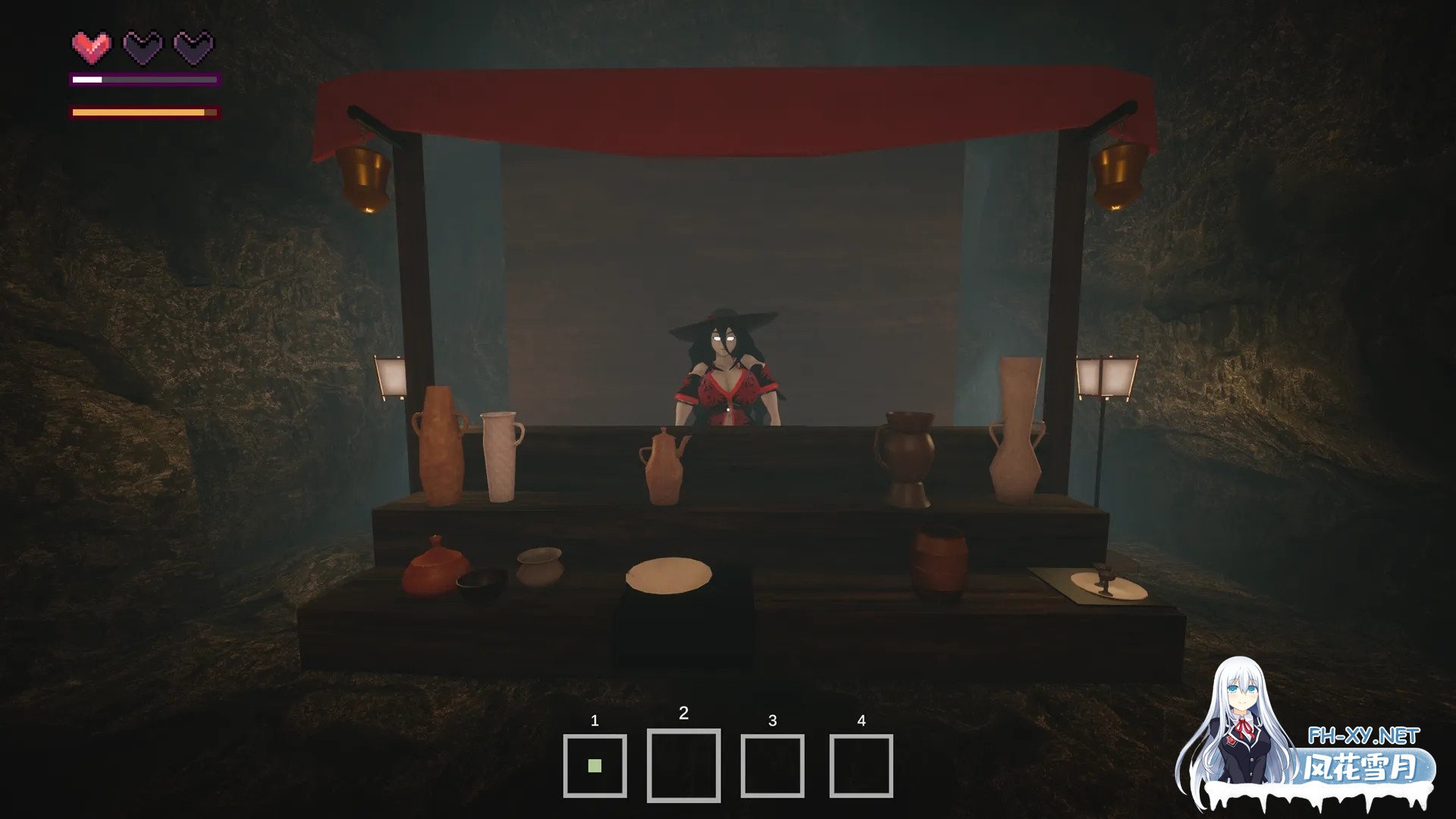Click the third purple heart icon
Viewport: 1456px width, 819px height.
tap(192, 45)
